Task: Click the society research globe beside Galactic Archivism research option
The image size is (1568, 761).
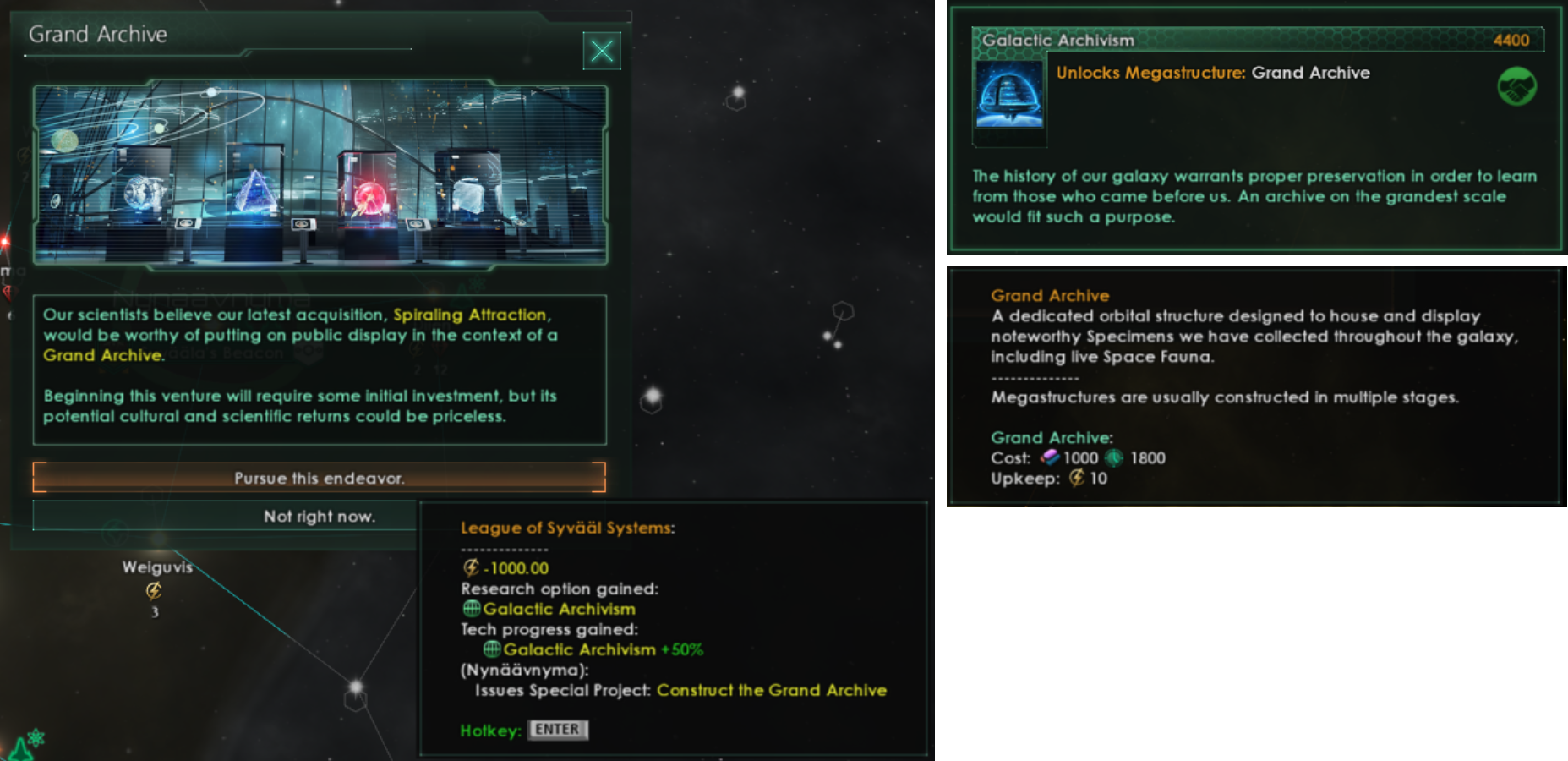Action: 472,609
